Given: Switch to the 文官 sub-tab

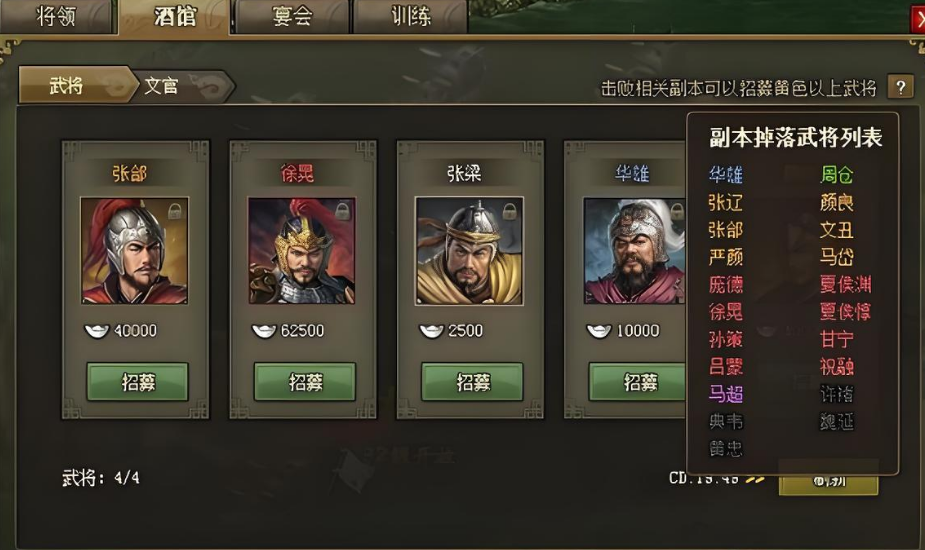Looking at the screenshot, I should 162,86.
